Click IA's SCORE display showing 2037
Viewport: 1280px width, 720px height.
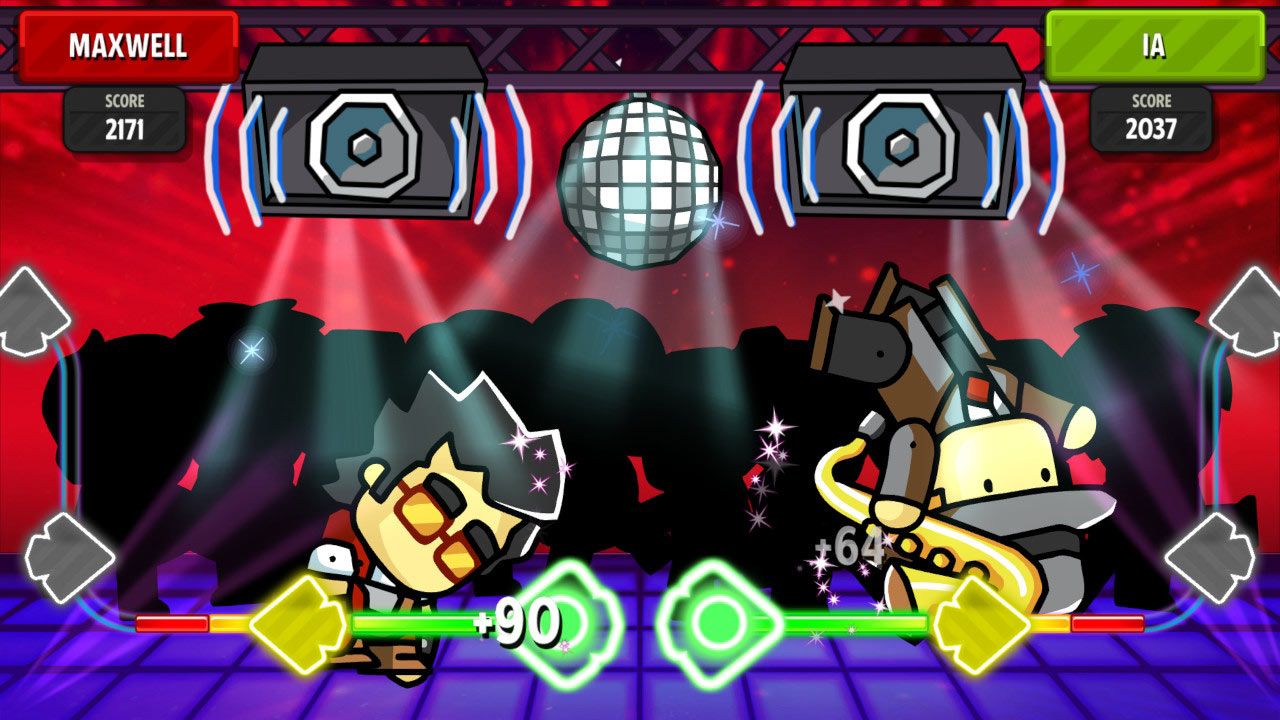[1152, 118]
